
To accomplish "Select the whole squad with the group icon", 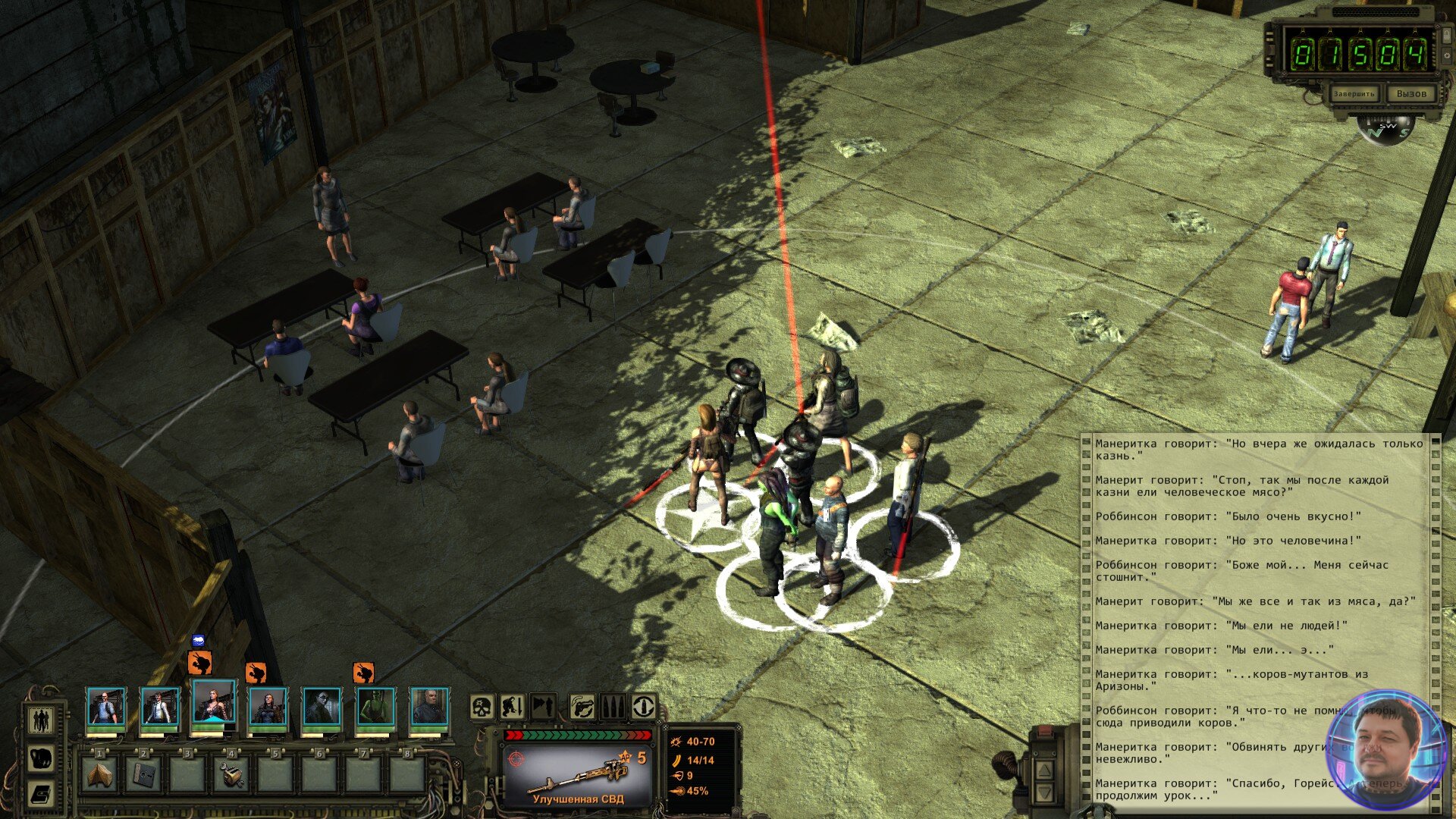I will (x=41, y=719).
